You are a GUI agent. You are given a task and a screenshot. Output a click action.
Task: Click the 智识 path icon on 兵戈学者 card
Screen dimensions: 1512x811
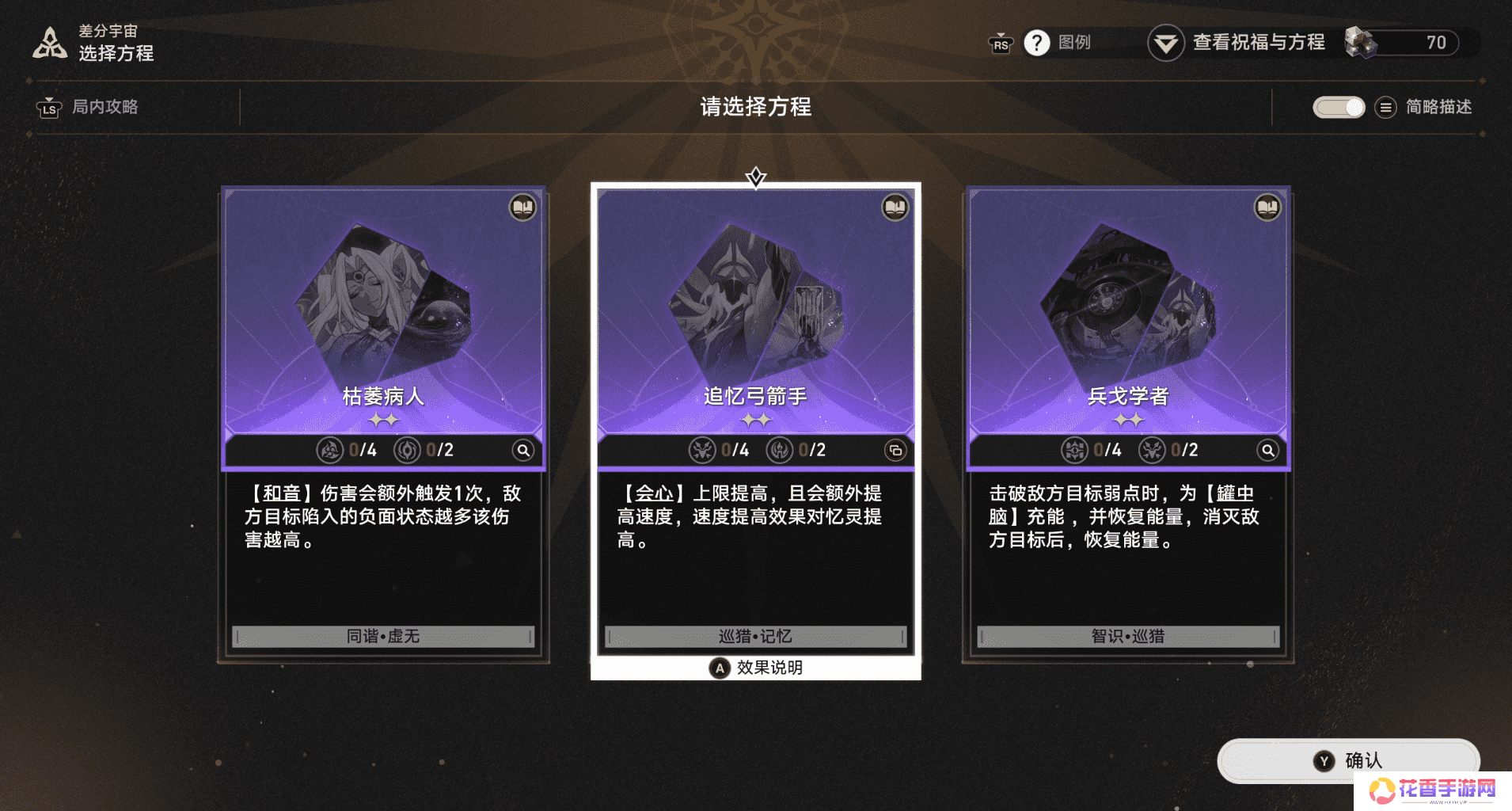(x=1074, y=450)
